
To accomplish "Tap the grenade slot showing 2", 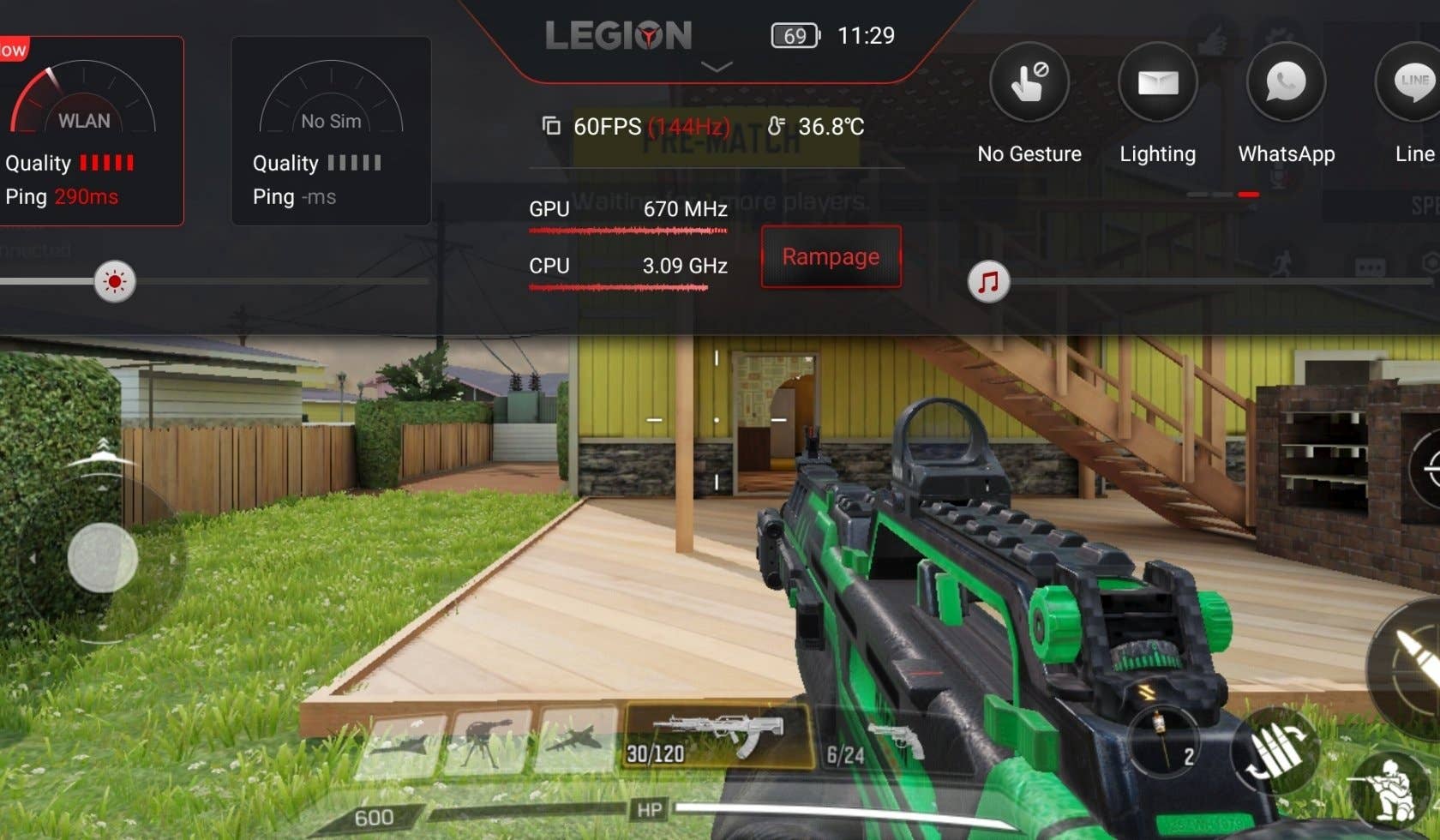I will 1164,742.
